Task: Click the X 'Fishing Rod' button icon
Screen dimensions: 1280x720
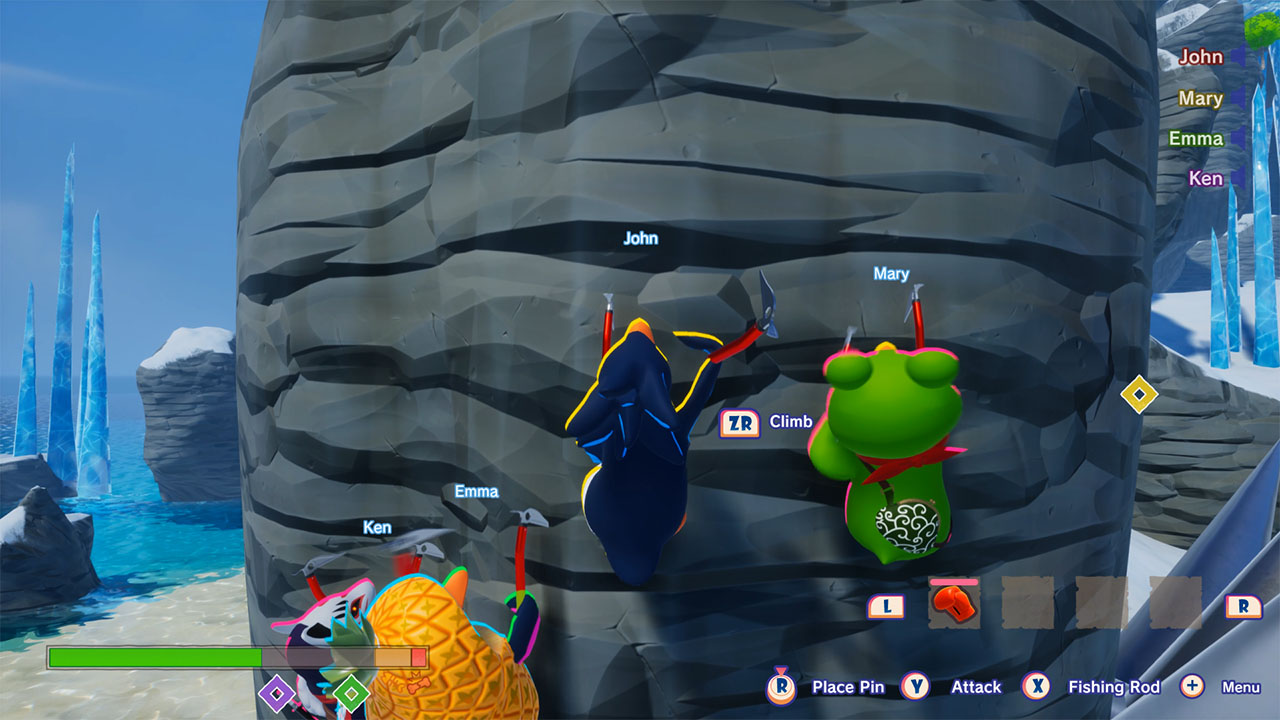Action: (1037, 687)
